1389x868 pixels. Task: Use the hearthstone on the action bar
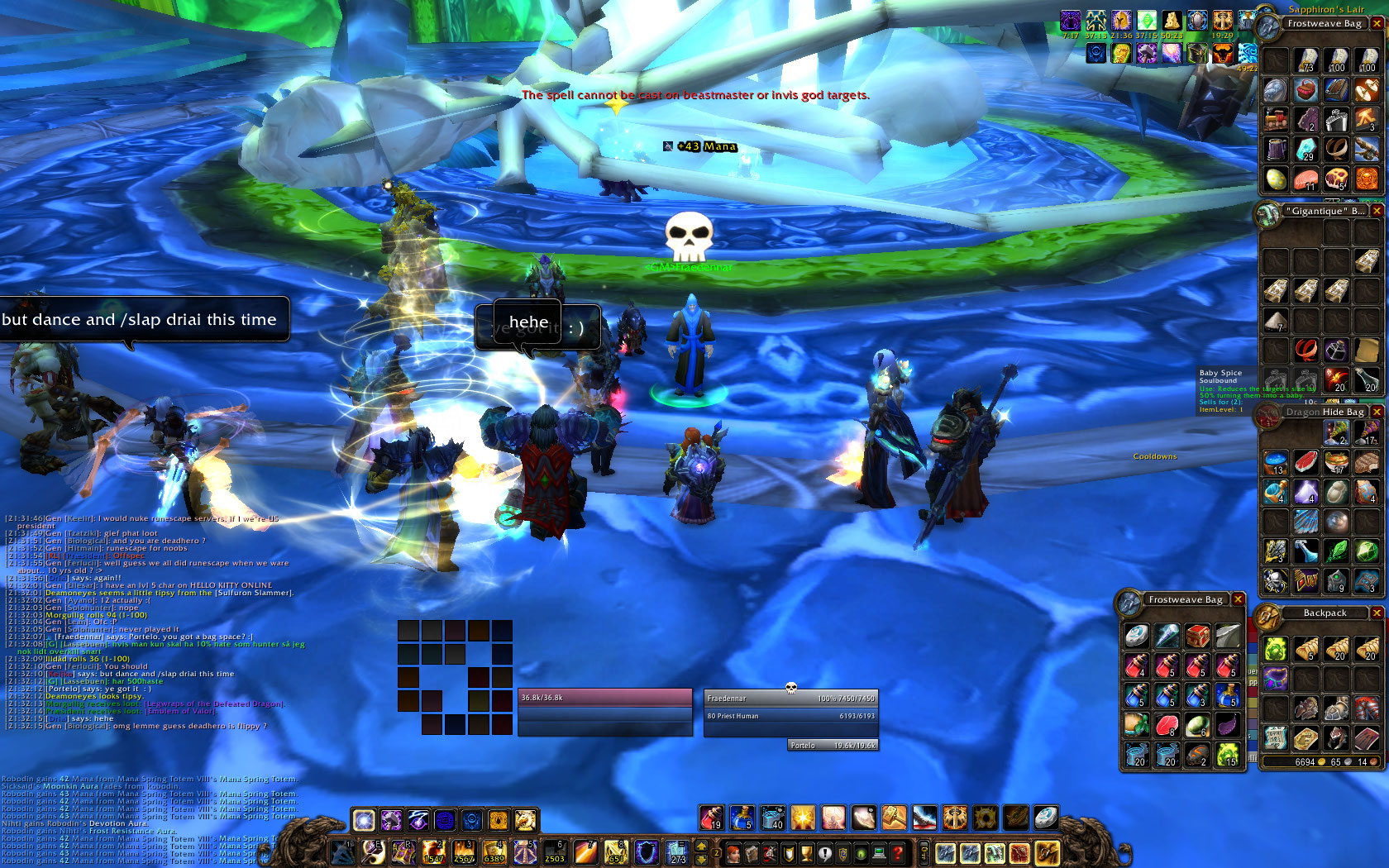pyautogui.click(x=1046, y=818)
